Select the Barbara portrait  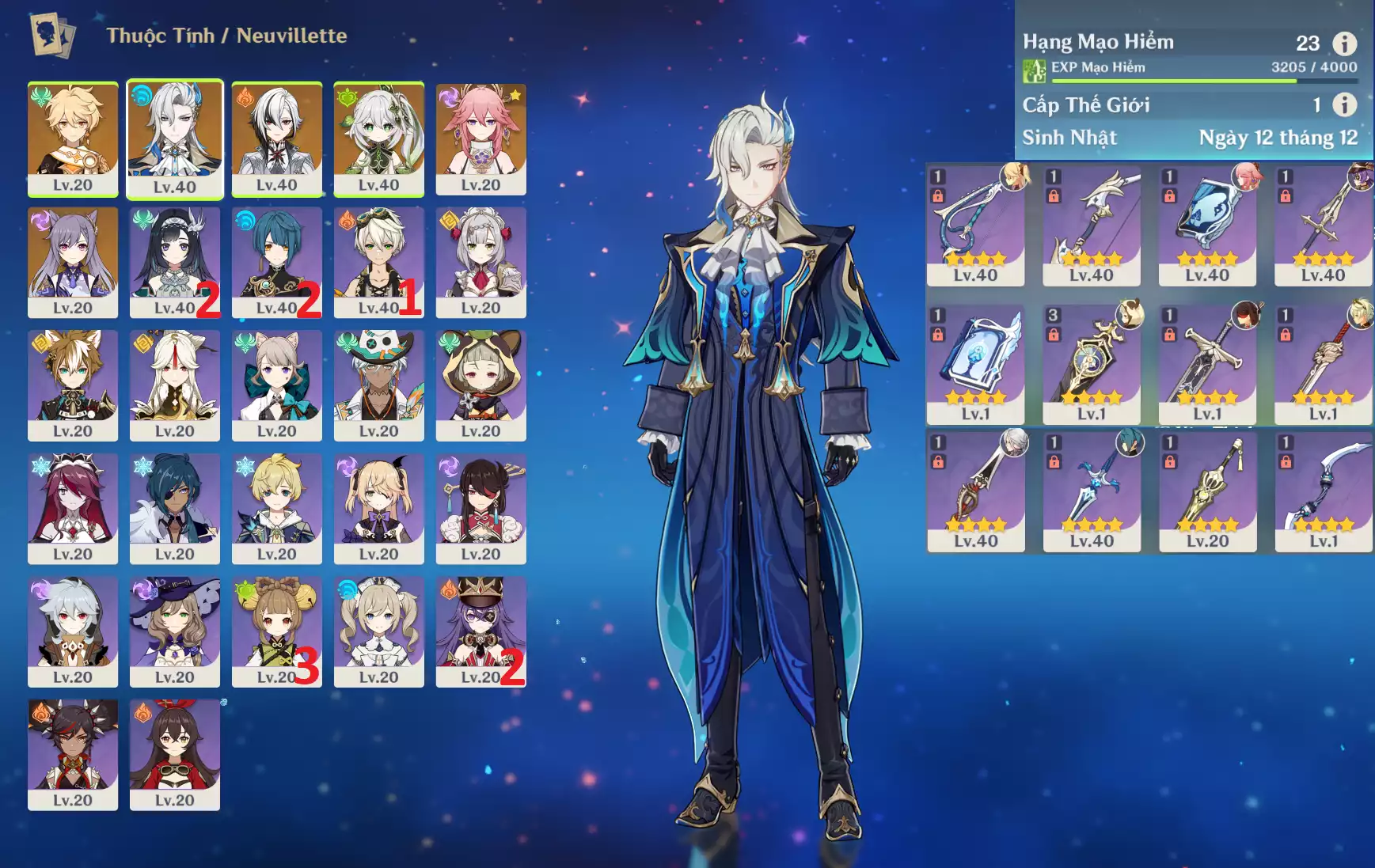pyautogui.click(x=379, y=631)
